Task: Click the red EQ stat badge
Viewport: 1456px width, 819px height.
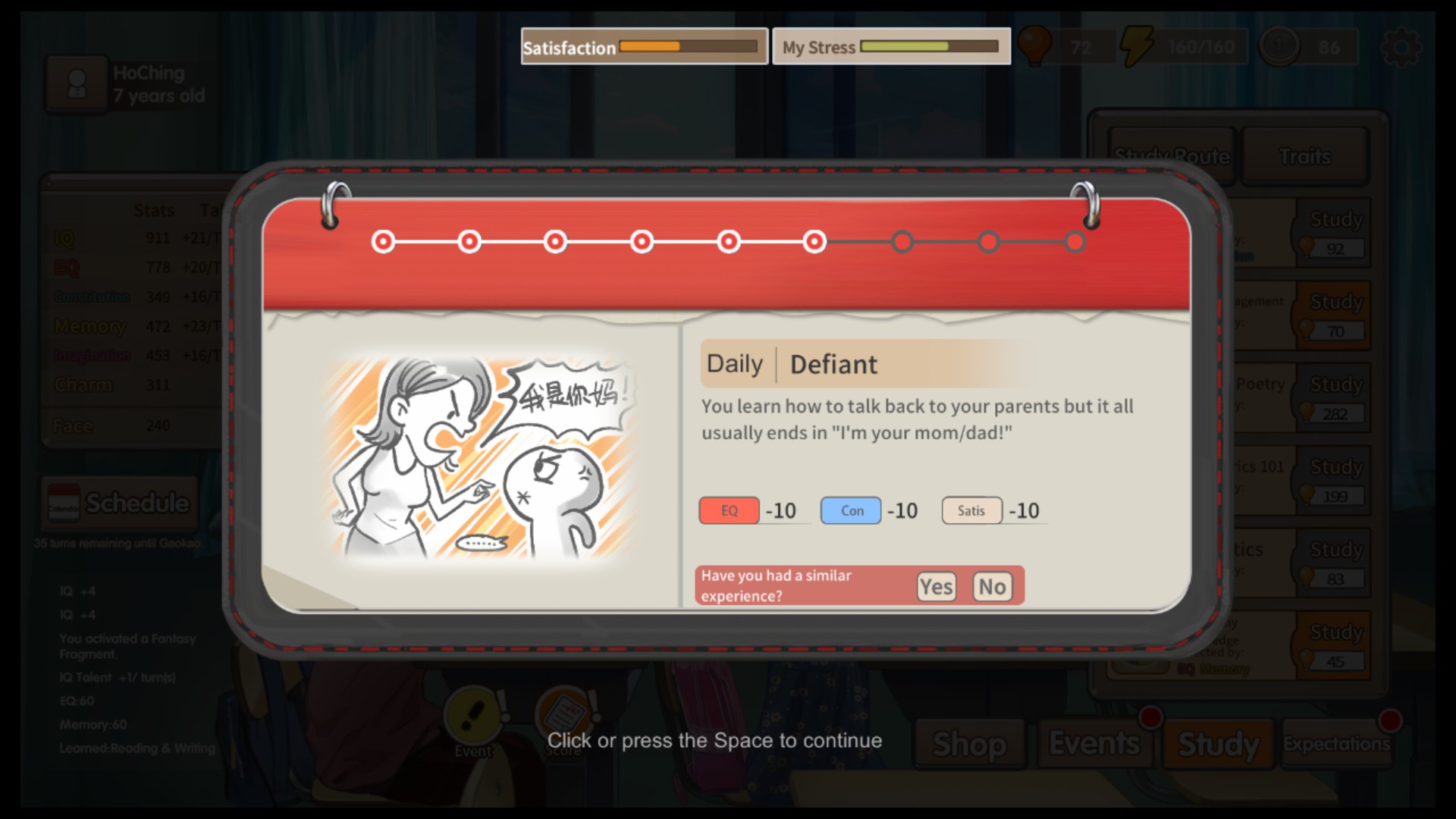Action: click(728, 510)
